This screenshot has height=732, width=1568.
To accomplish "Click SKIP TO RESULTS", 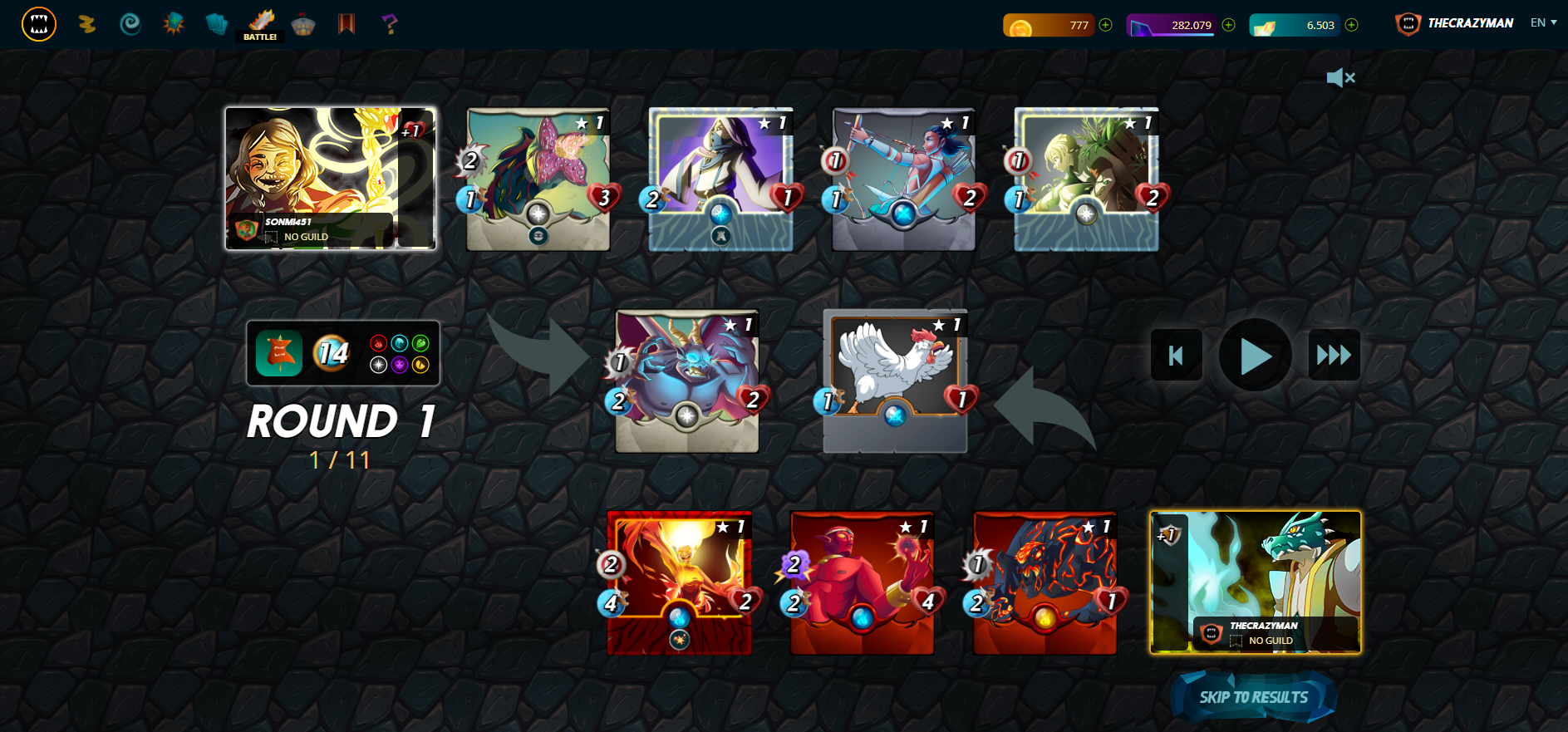I will [x=1254, y=697].
